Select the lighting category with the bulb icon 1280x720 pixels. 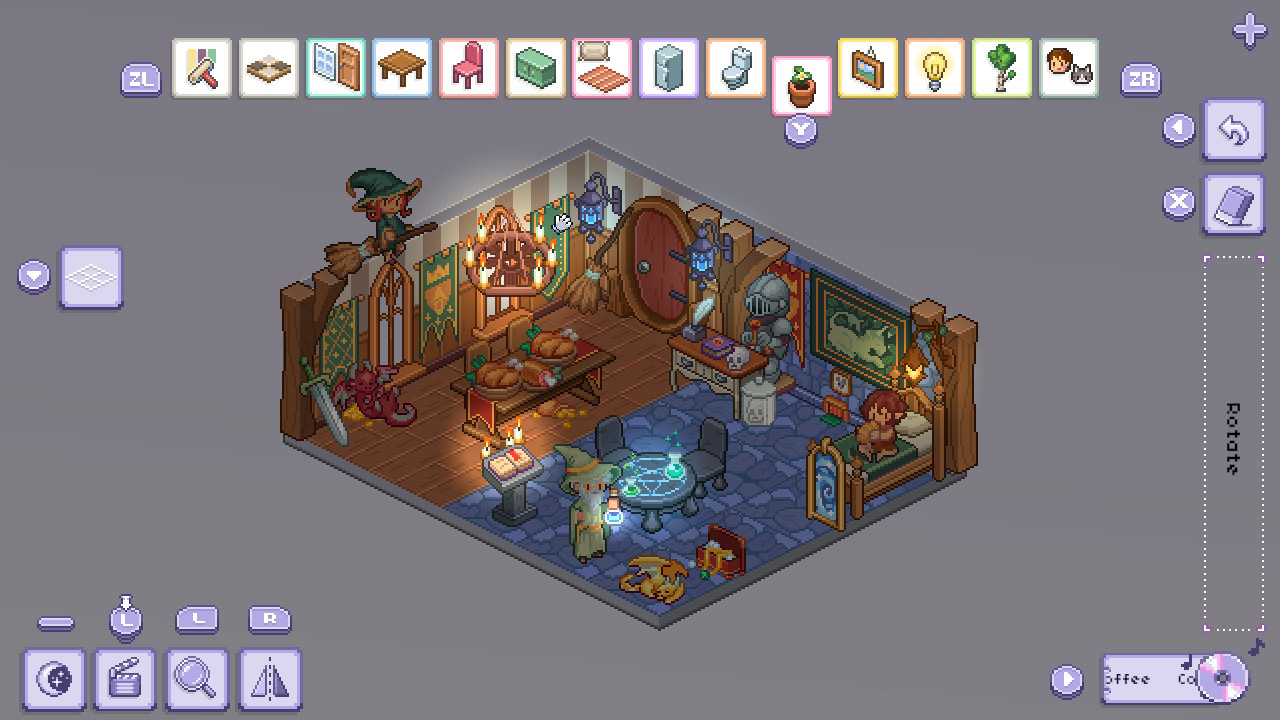tap(934, 68)
